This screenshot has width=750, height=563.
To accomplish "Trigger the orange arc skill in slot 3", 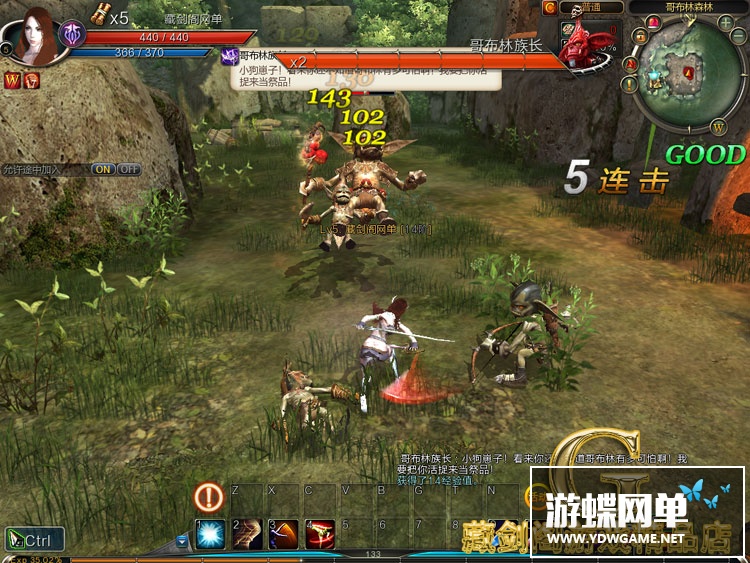I will pyautogui.click(x=284, y=534).
